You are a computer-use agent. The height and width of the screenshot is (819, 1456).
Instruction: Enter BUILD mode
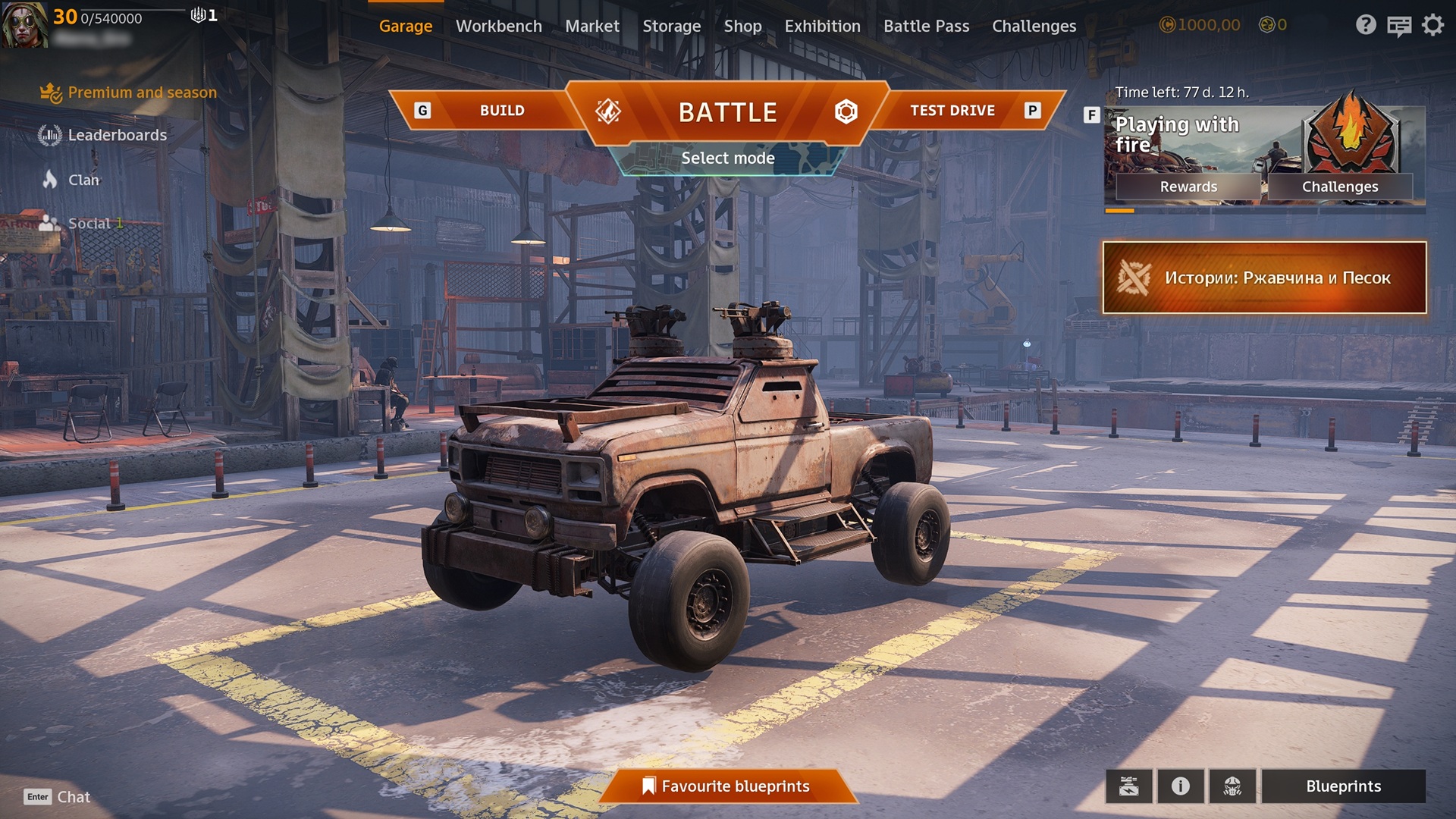(501, 111)
